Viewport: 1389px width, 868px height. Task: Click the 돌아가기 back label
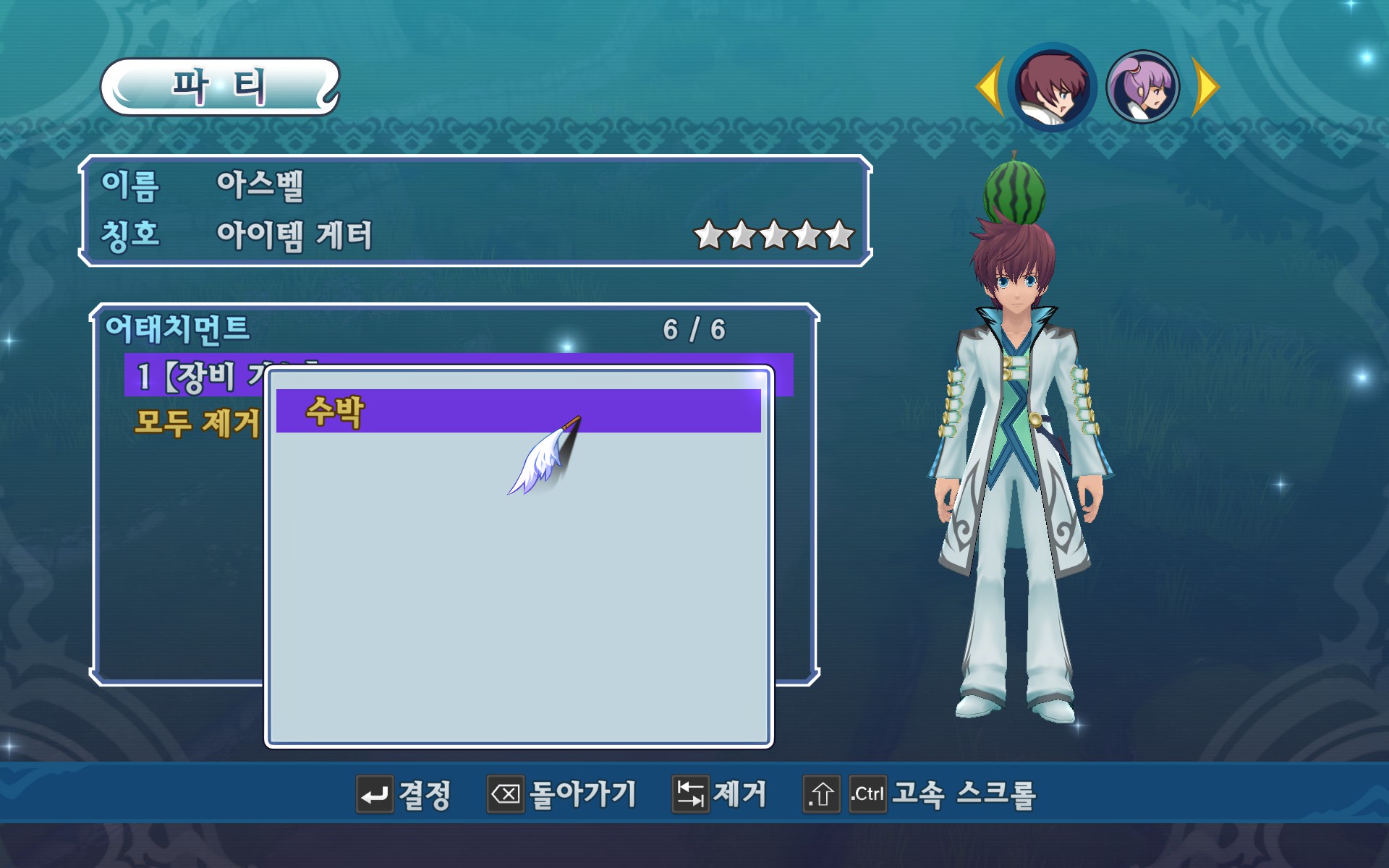[x=582, y=795]
